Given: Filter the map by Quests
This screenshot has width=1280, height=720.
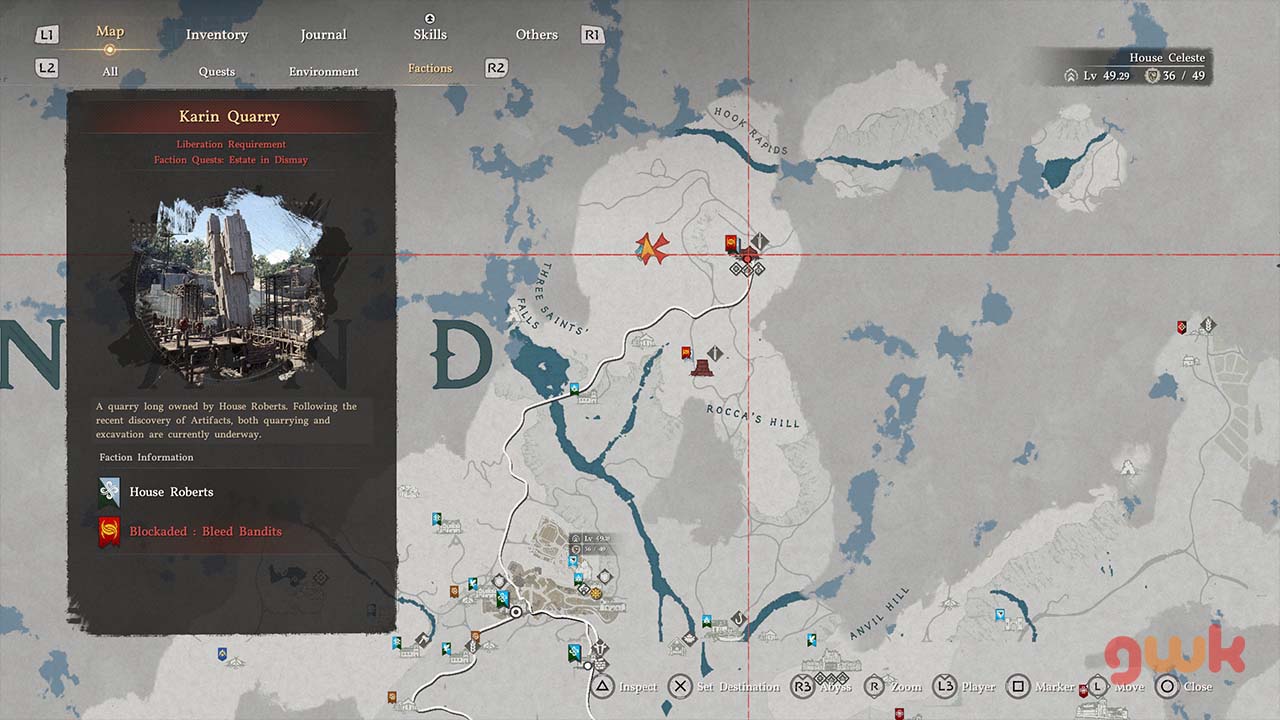Looking at the screenshot, I should (x=217, y=71).
